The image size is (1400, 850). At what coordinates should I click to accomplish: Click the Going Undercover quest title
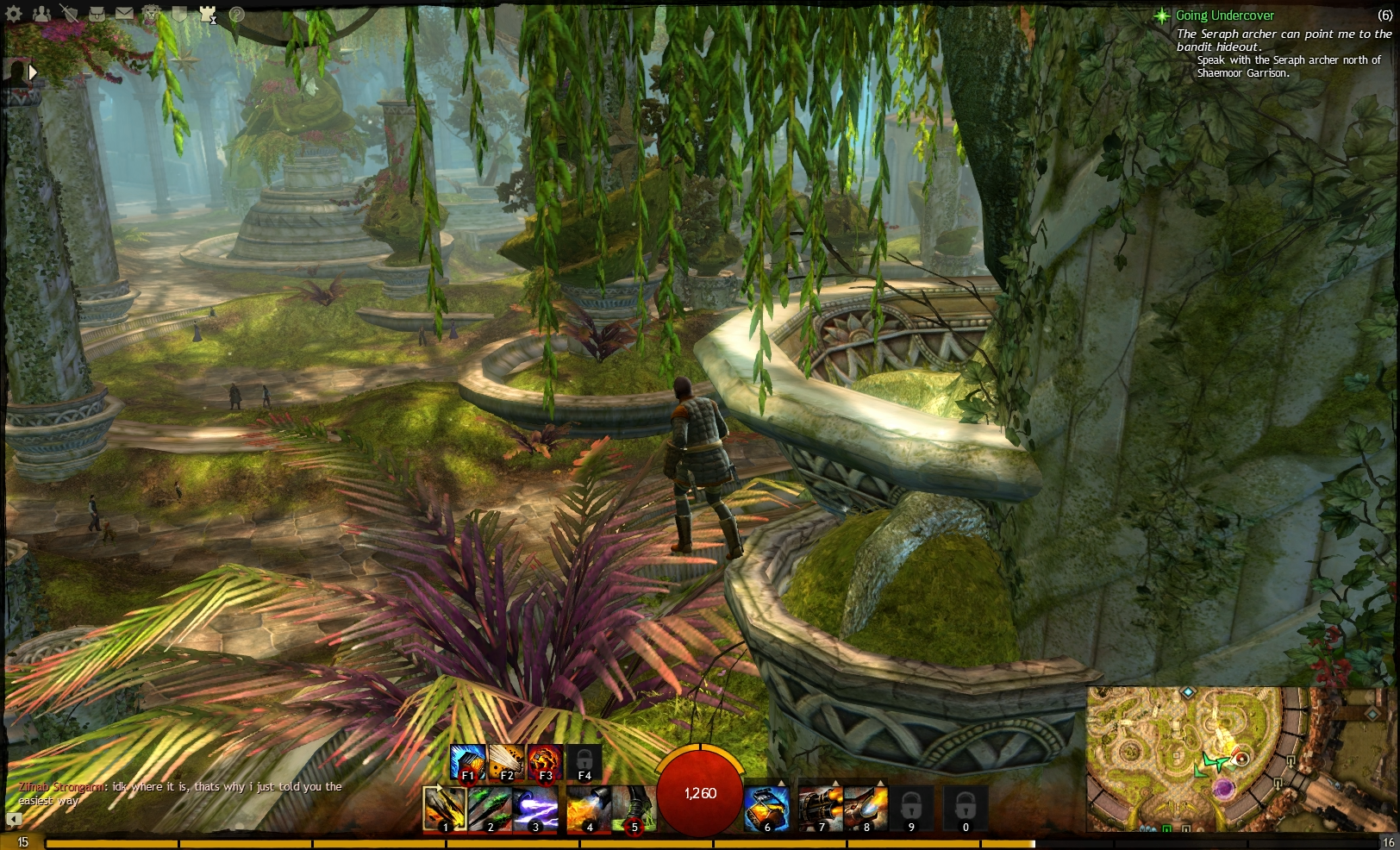pos(1225,15)
